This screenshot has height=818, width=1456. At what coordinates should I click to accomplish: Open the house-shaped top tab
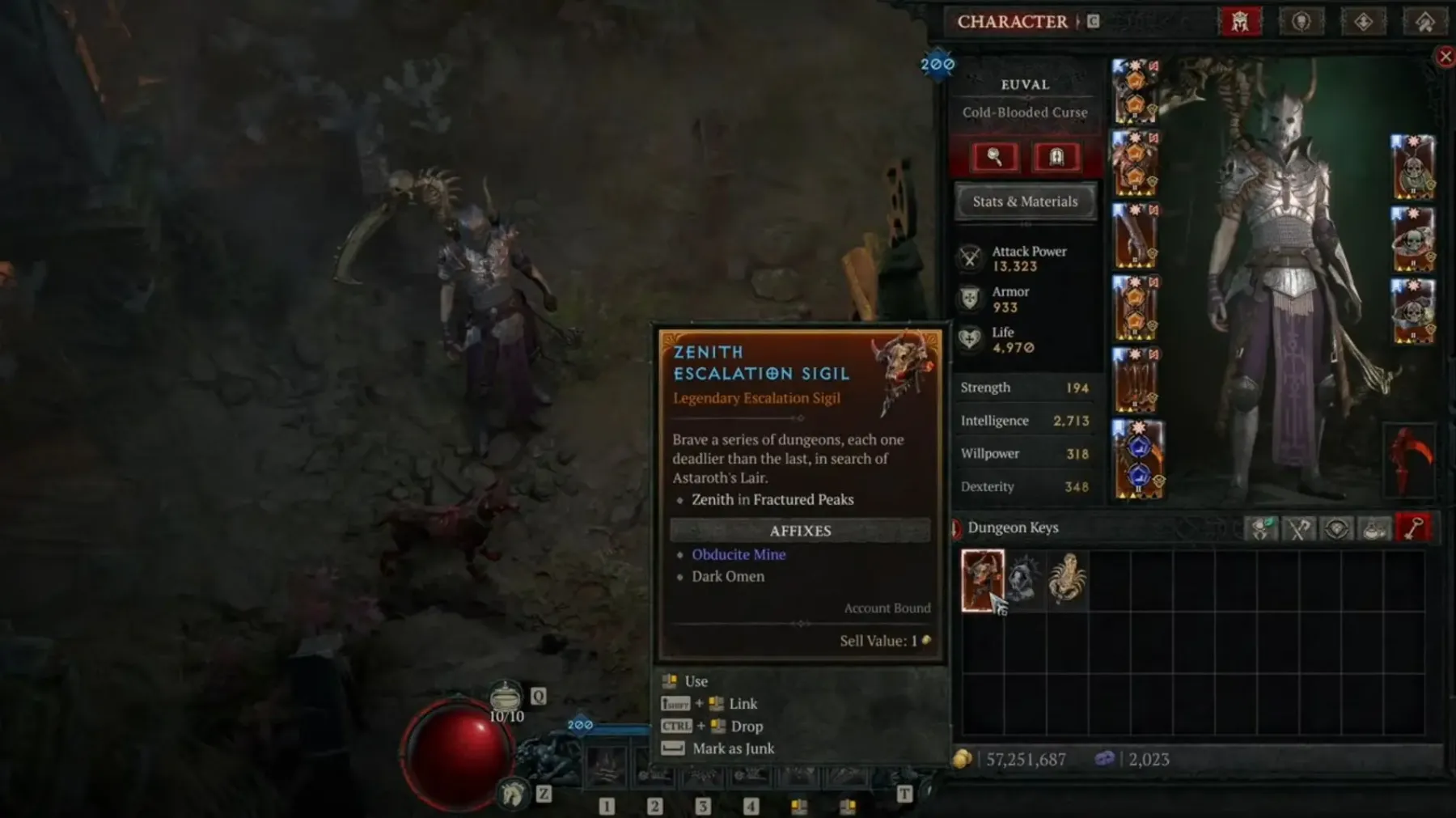tap(1424, 22)
